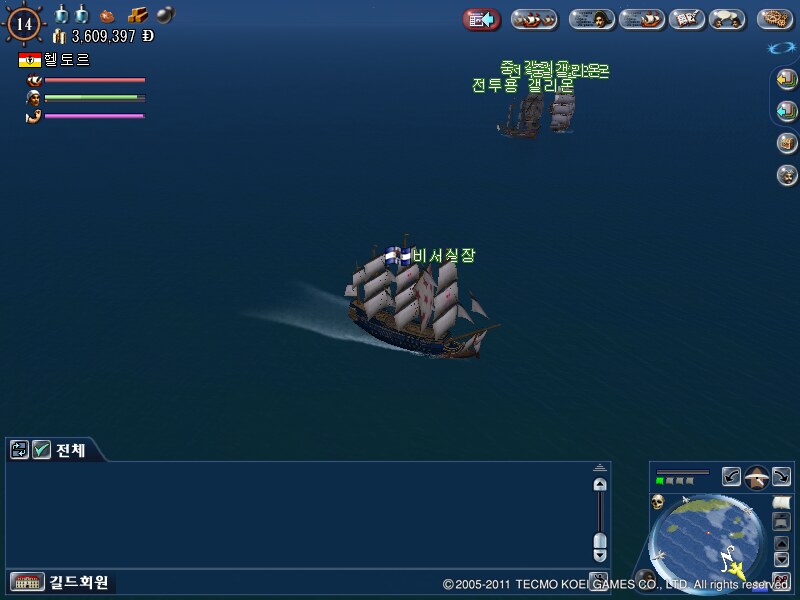Image resolution: width=800 pixels, height=600 pixels.
Task: Click the yellow arrow side button
Action: tap(786, 80)
